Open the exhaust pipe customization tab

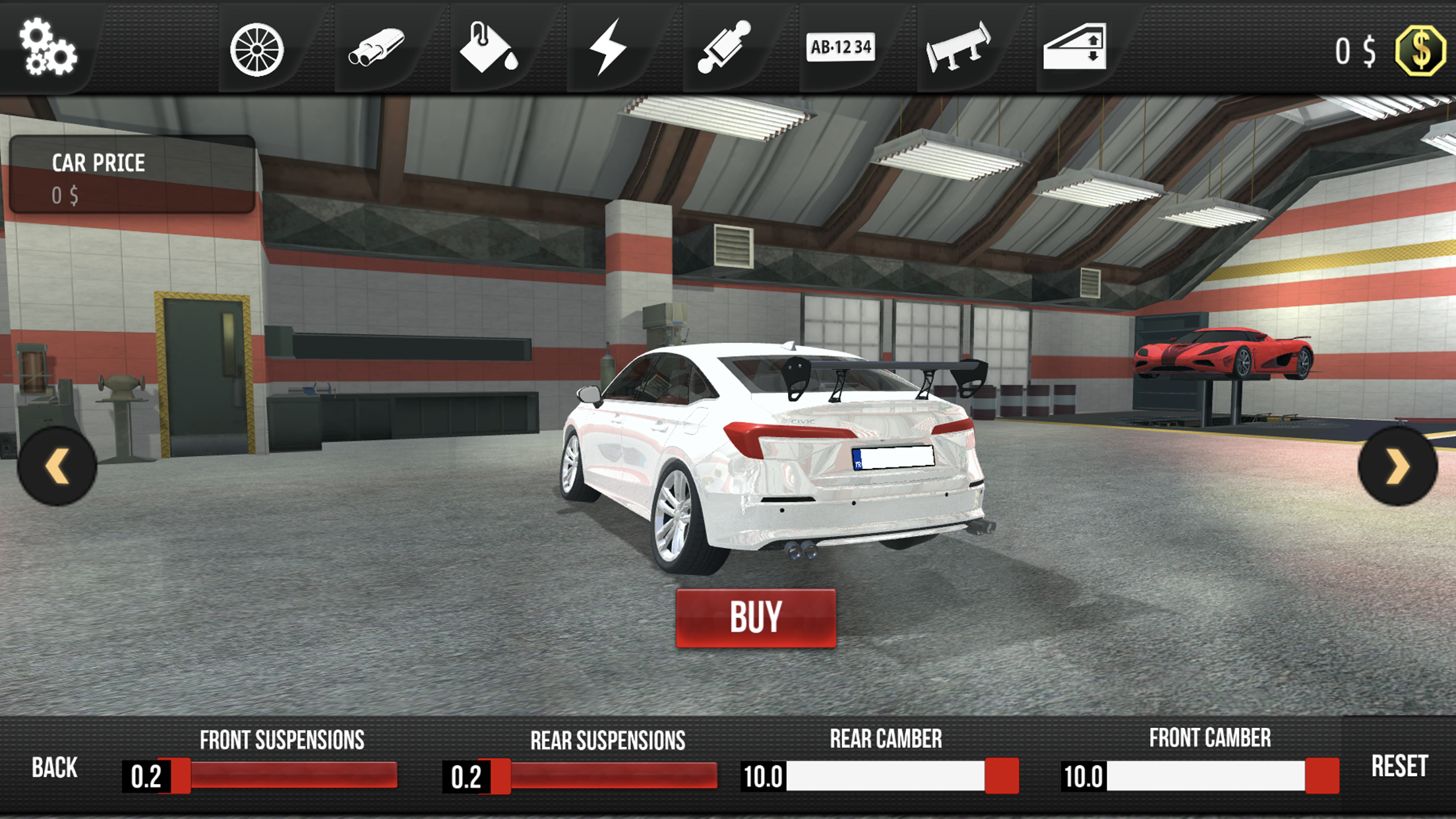coord(376,47)
